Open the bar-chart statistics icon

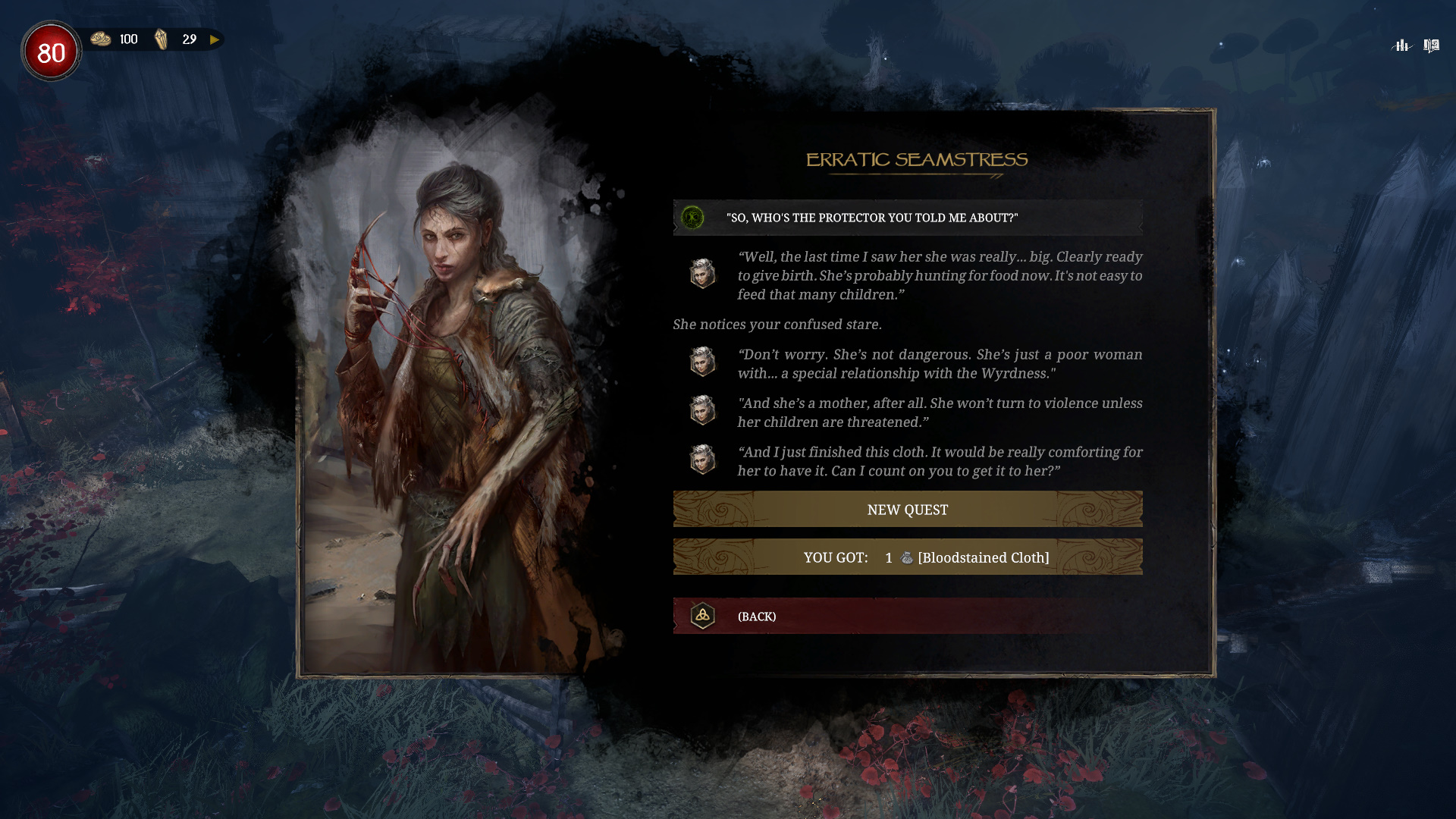pos(1401,46)
